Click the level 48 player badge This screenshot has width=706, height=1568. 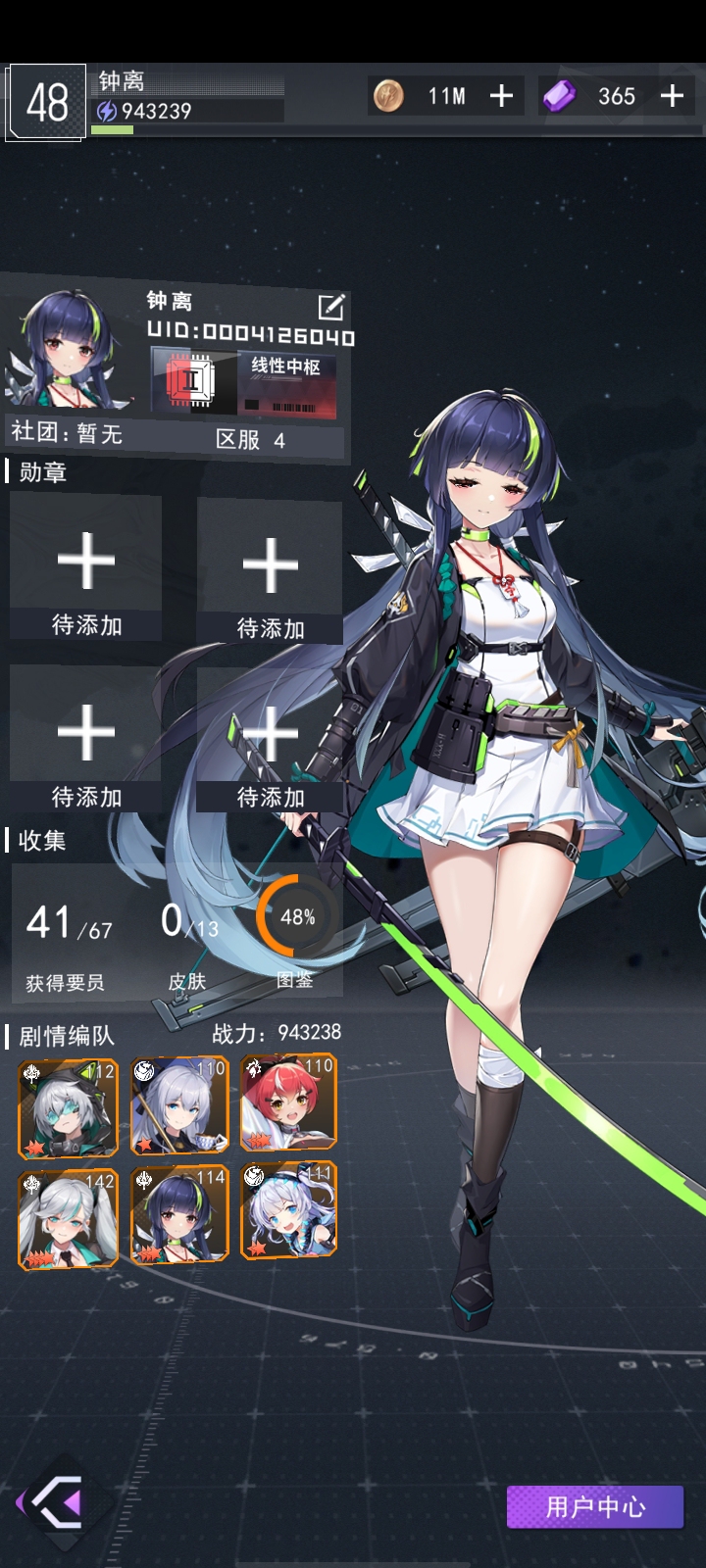click(46, 102)
